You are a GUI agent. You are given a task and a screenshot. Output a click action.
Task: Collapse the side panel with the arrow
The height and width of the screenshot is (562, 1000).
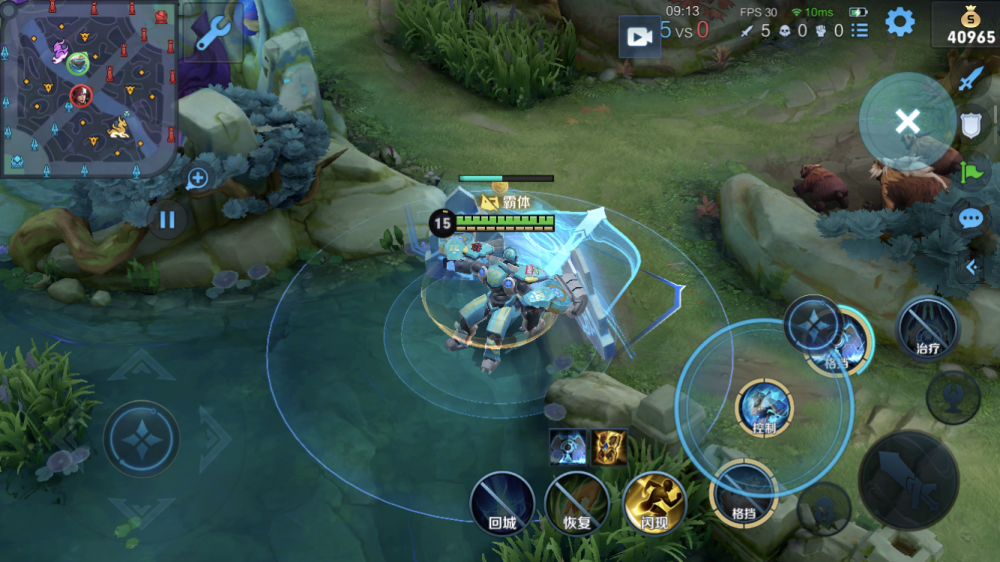pyautogui.click(x=971, y=267)
